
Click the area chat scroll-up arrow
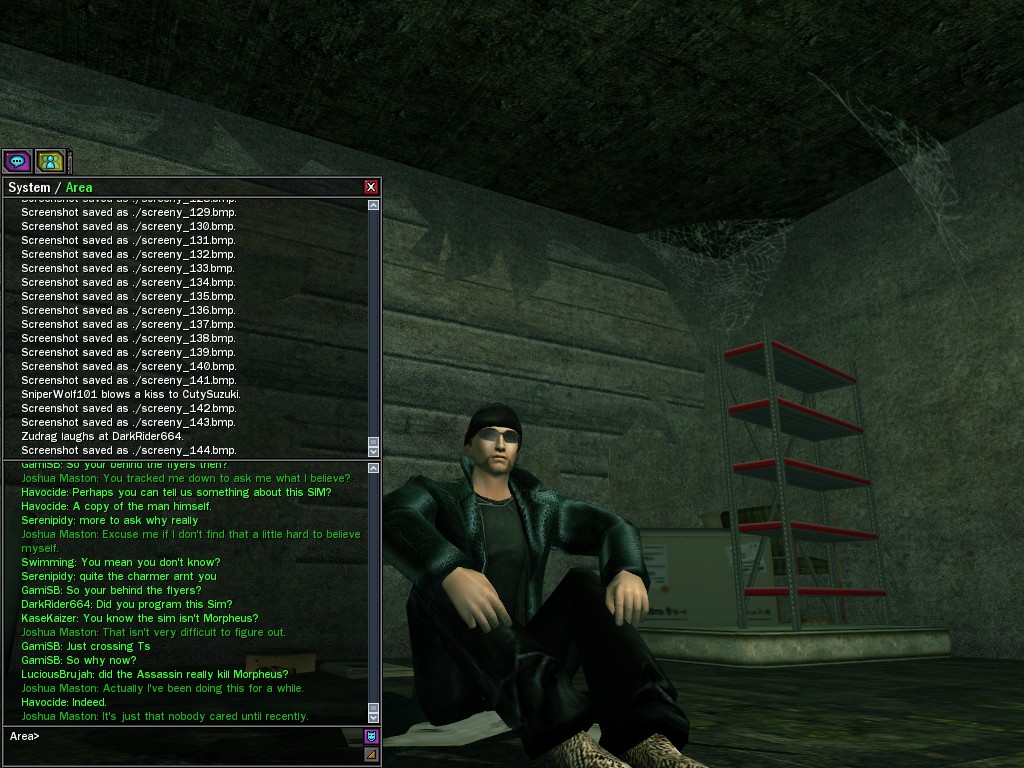(x=374, y=468)
